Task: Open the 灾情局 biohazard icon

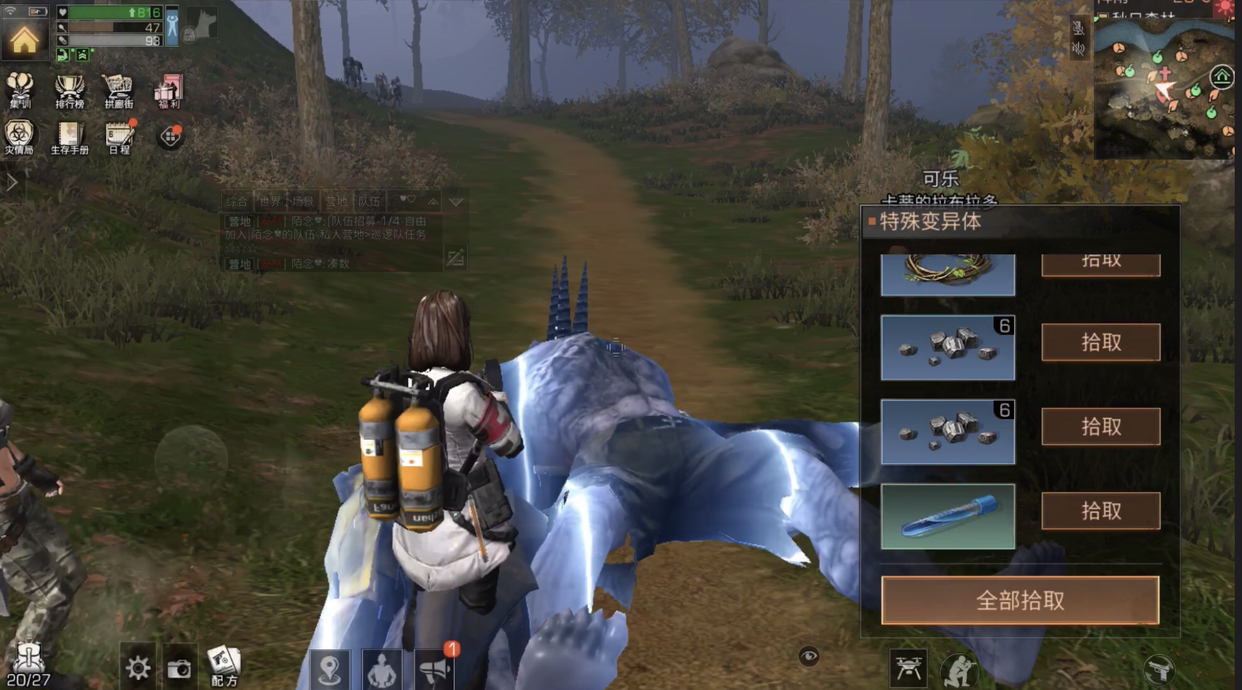Action: tap(19, 136)
